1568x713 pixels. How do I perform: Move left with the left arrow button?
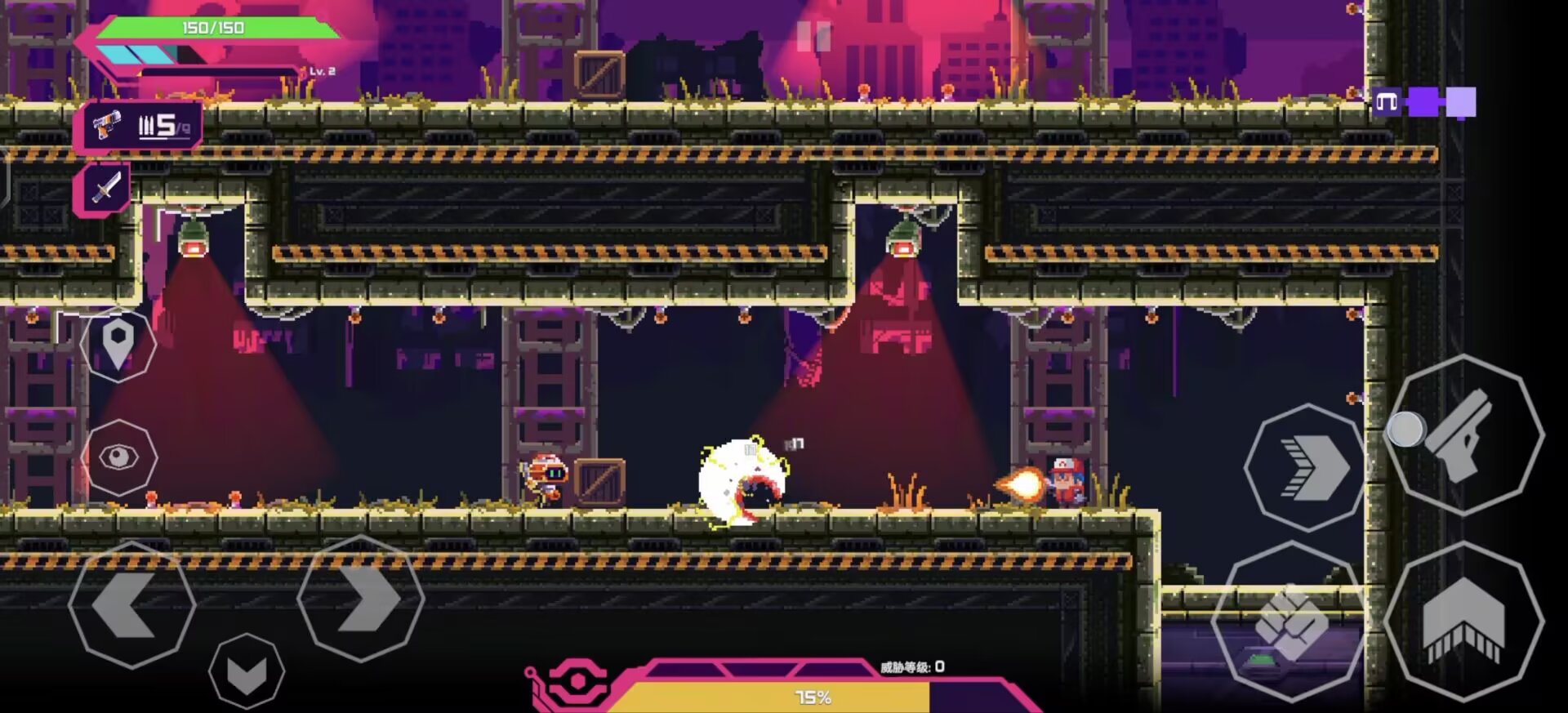[x=131, y=604]
